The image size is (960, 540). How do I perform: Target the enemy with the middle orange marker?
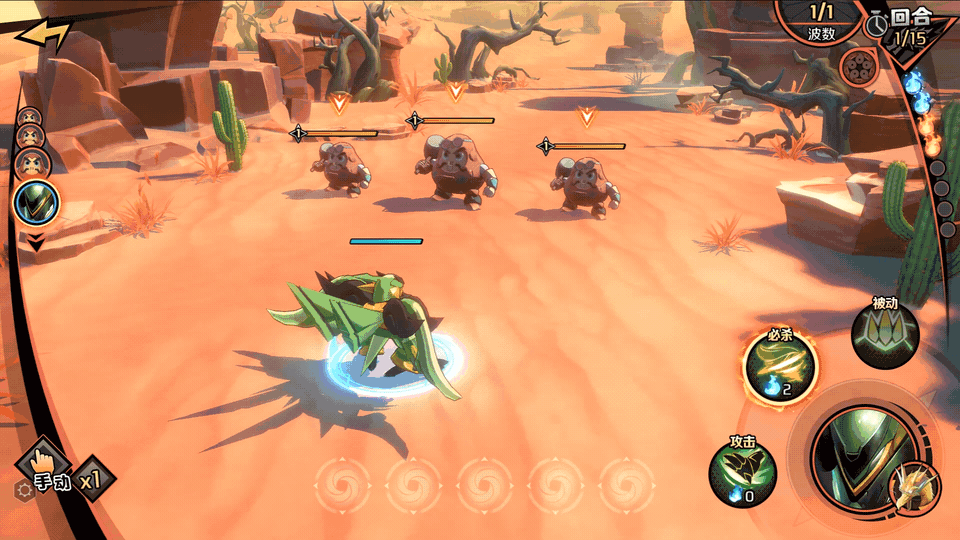(456, 165)
